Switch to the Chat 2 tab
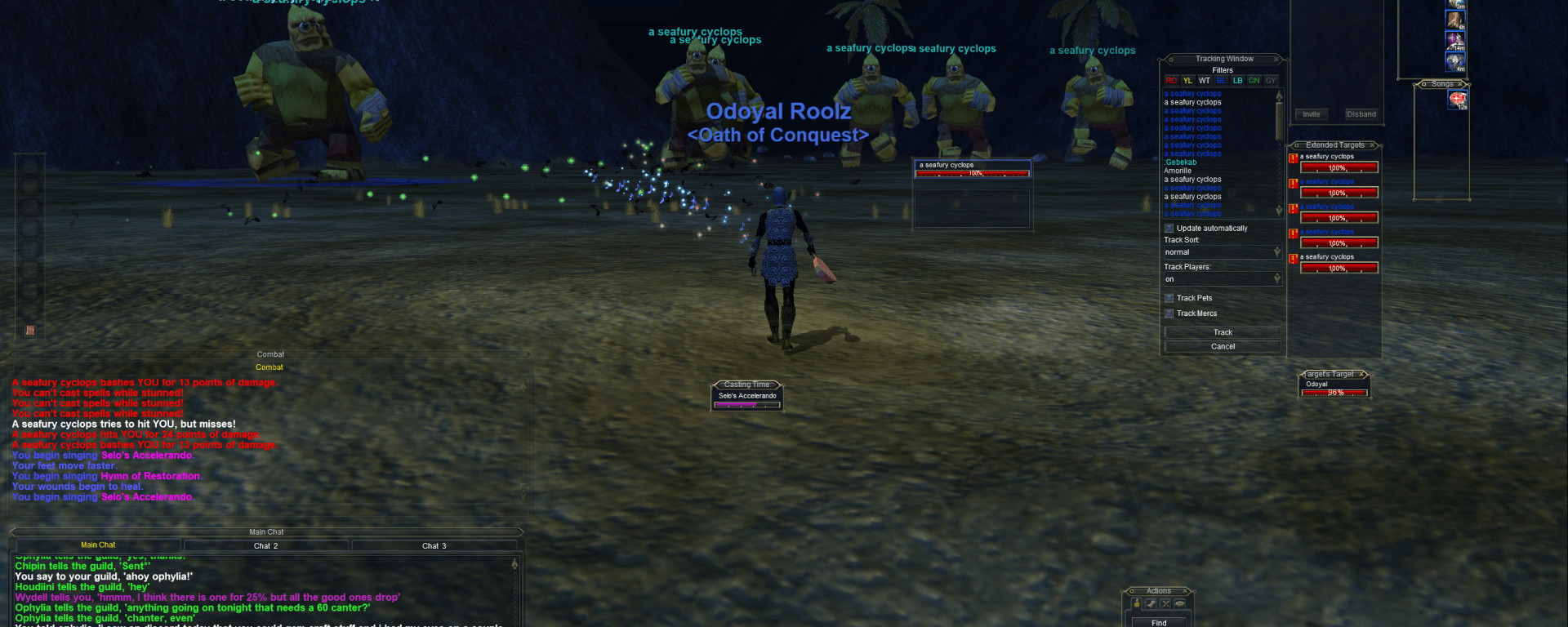The width and height of the screenshot is (1568, 627). tap(265, 545)
